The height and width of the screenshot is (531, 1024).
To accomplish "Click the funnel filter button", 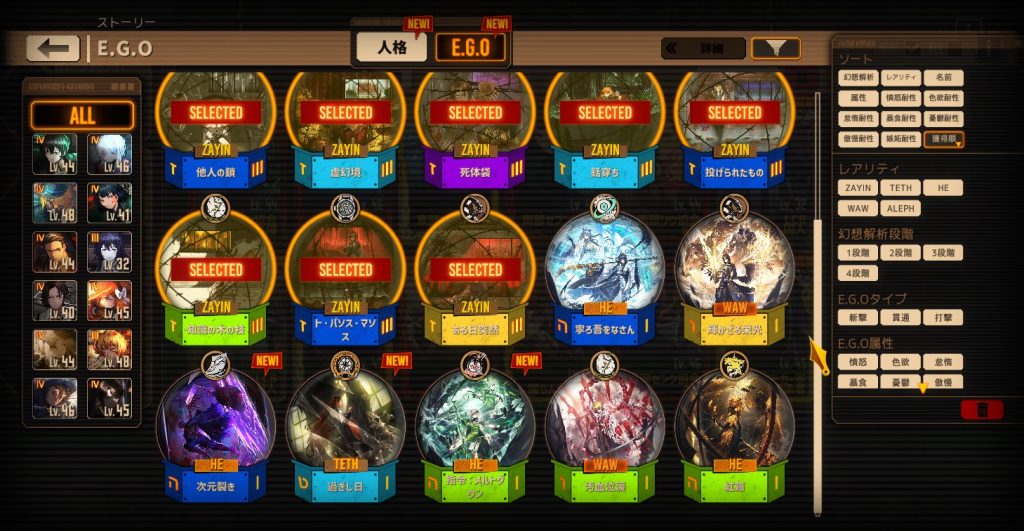I will [x=775, y=48].
